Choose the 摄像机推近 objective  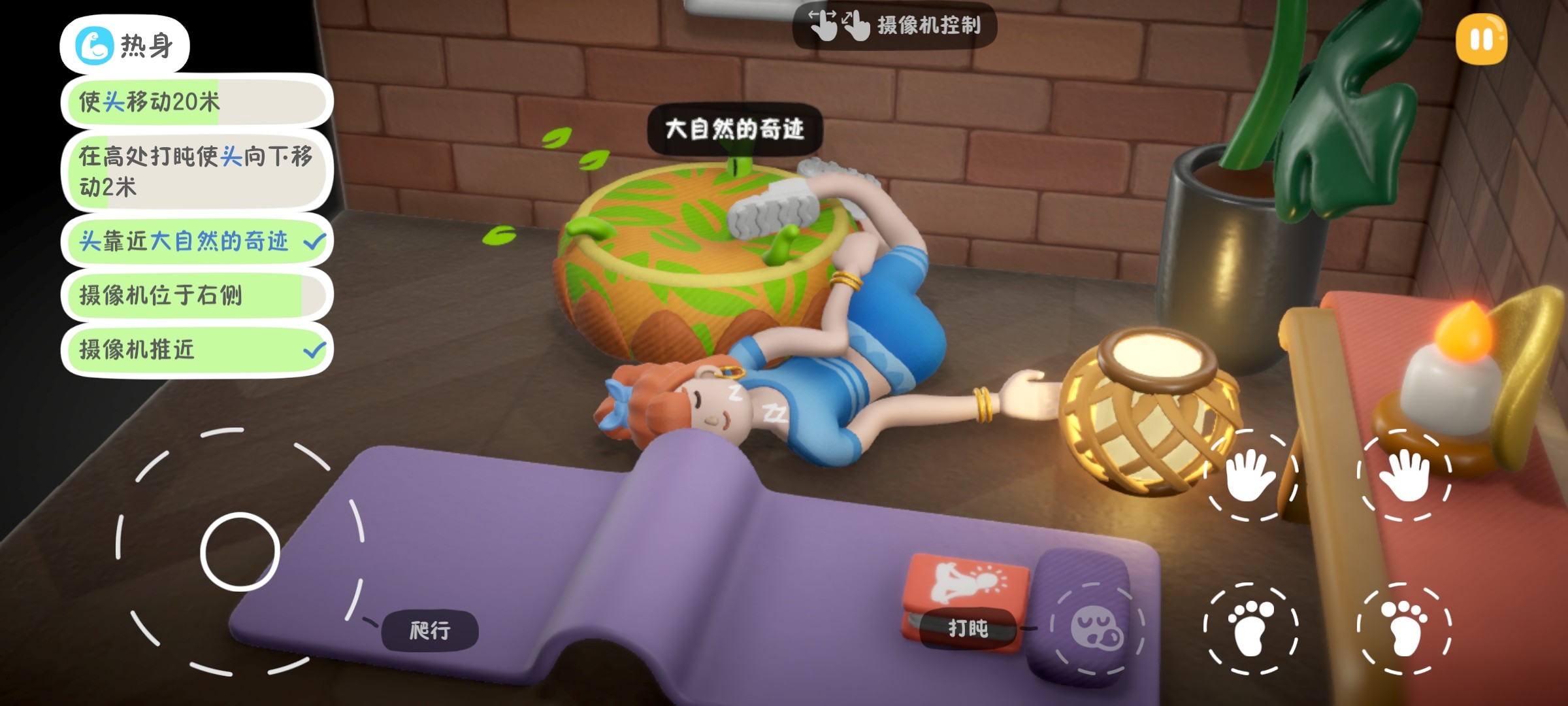tap(196, 350)
